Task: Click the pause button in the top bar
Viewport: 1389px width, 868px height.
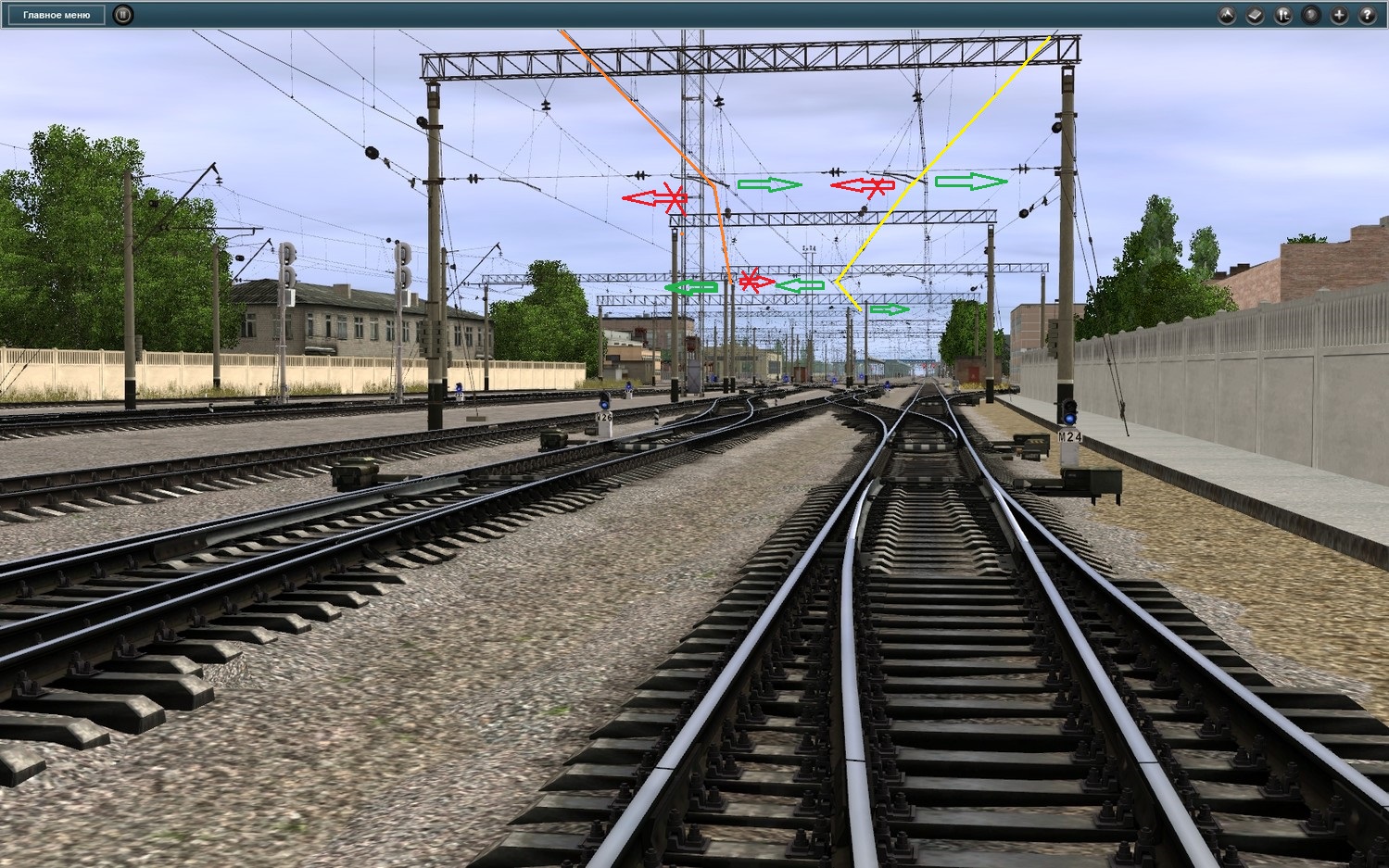Action: [x=123, y=15]
